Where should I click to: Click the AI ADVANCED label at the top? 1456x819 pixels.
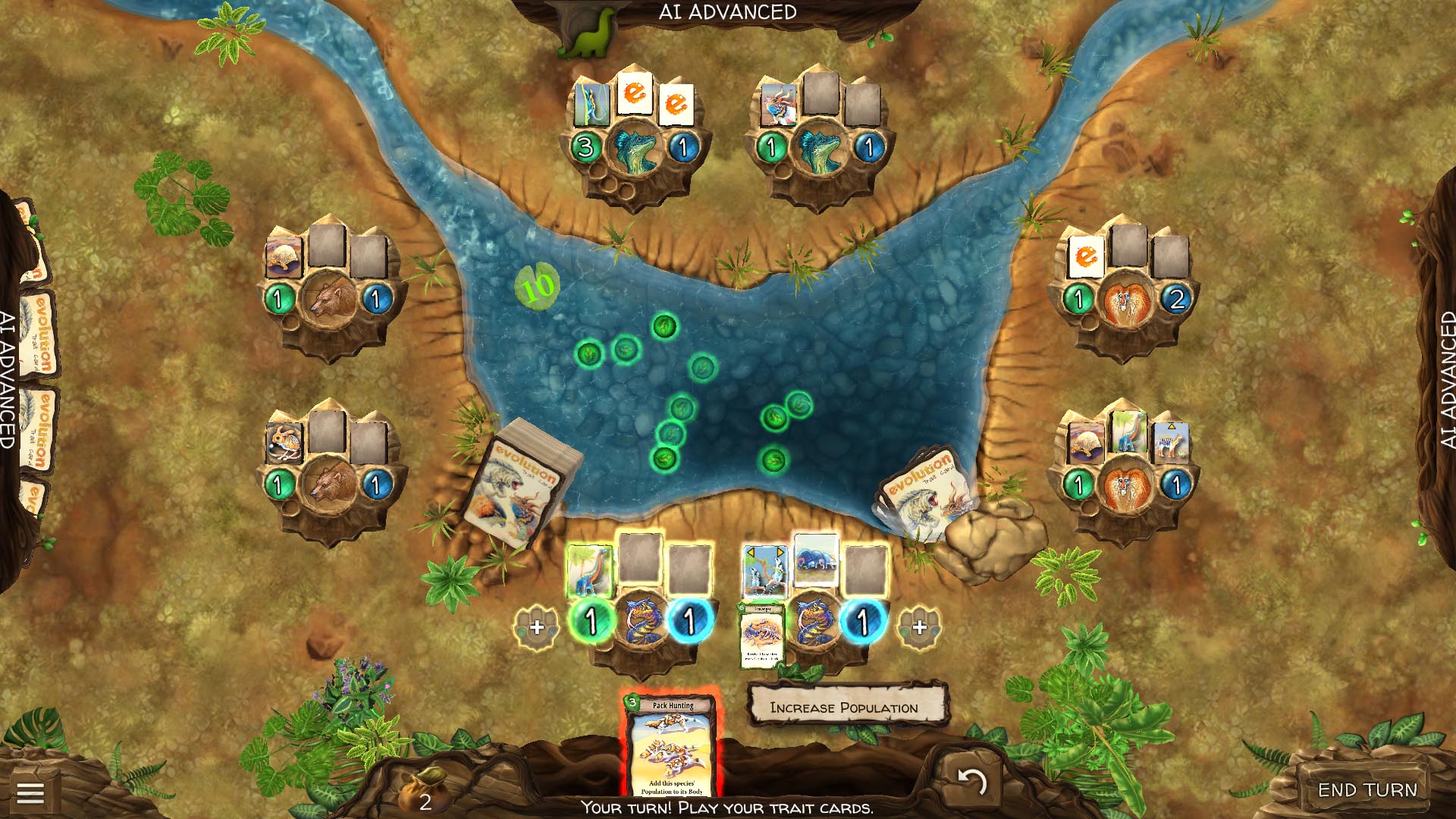[x=729, y=11]
